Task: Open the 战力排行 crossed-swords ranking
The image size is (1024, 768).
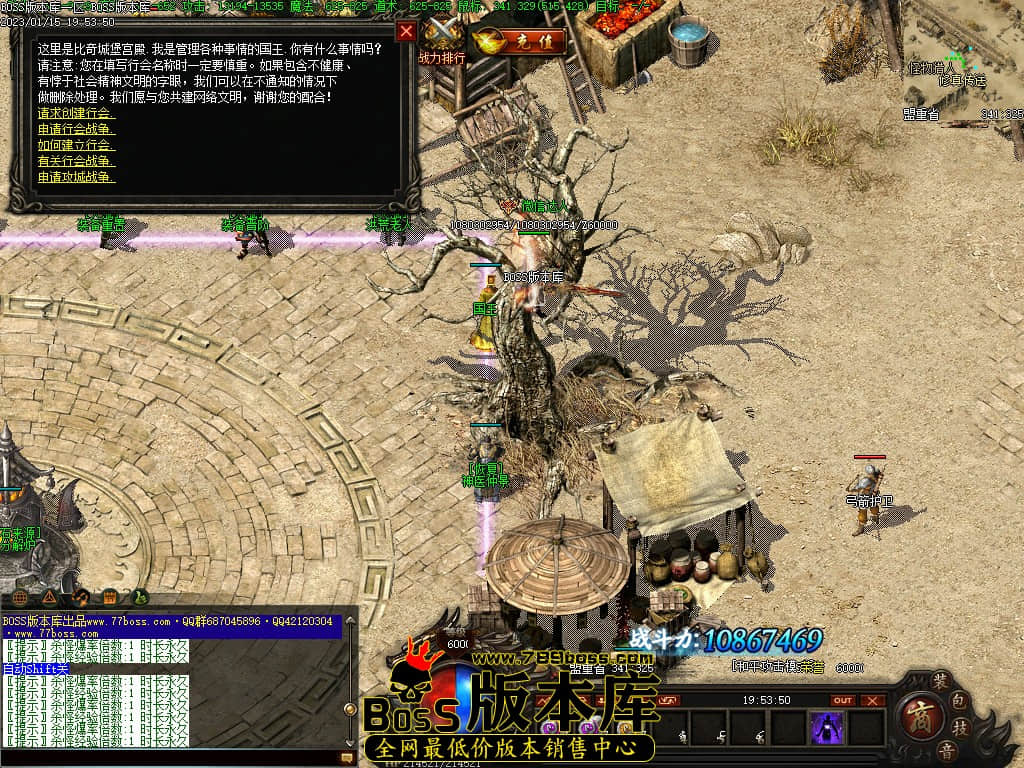Action: [x=441, y=40]
